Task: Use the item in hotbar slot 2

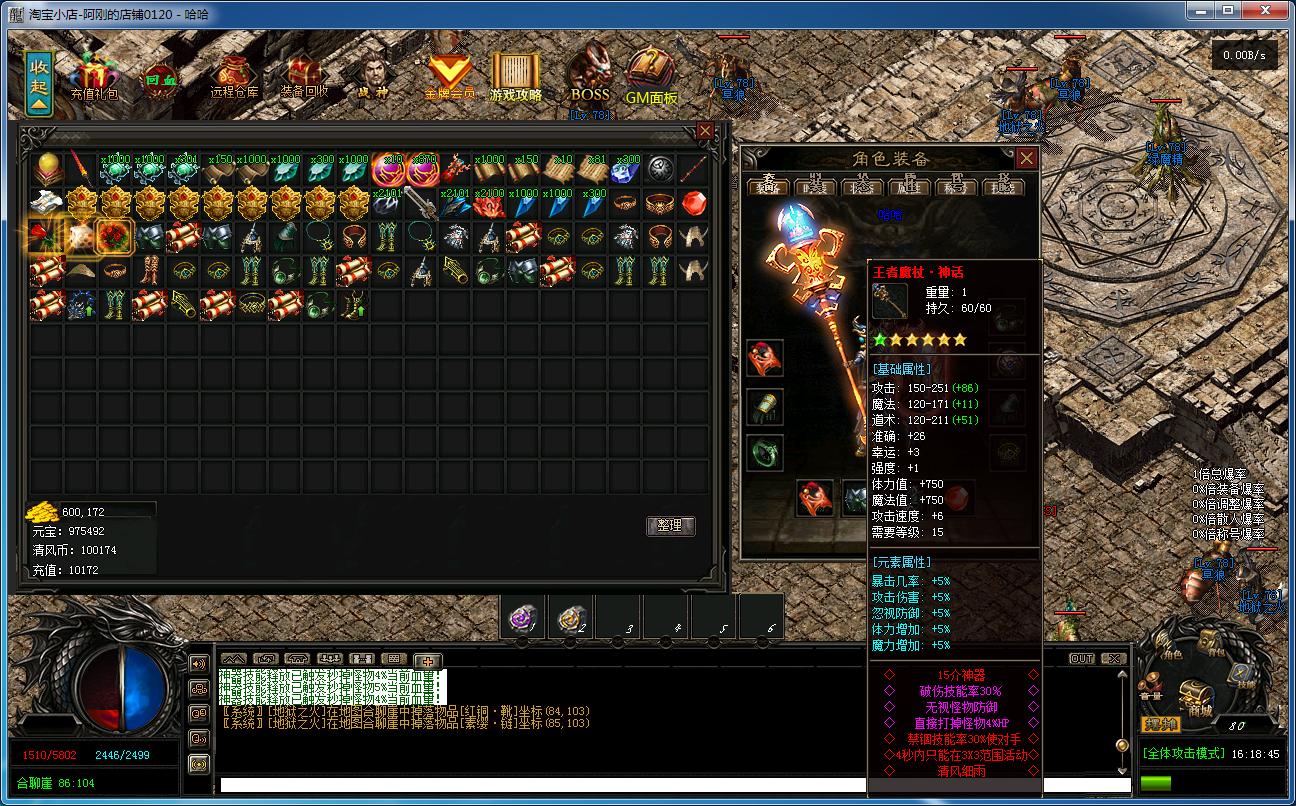Action: click(x=571, y=618)
